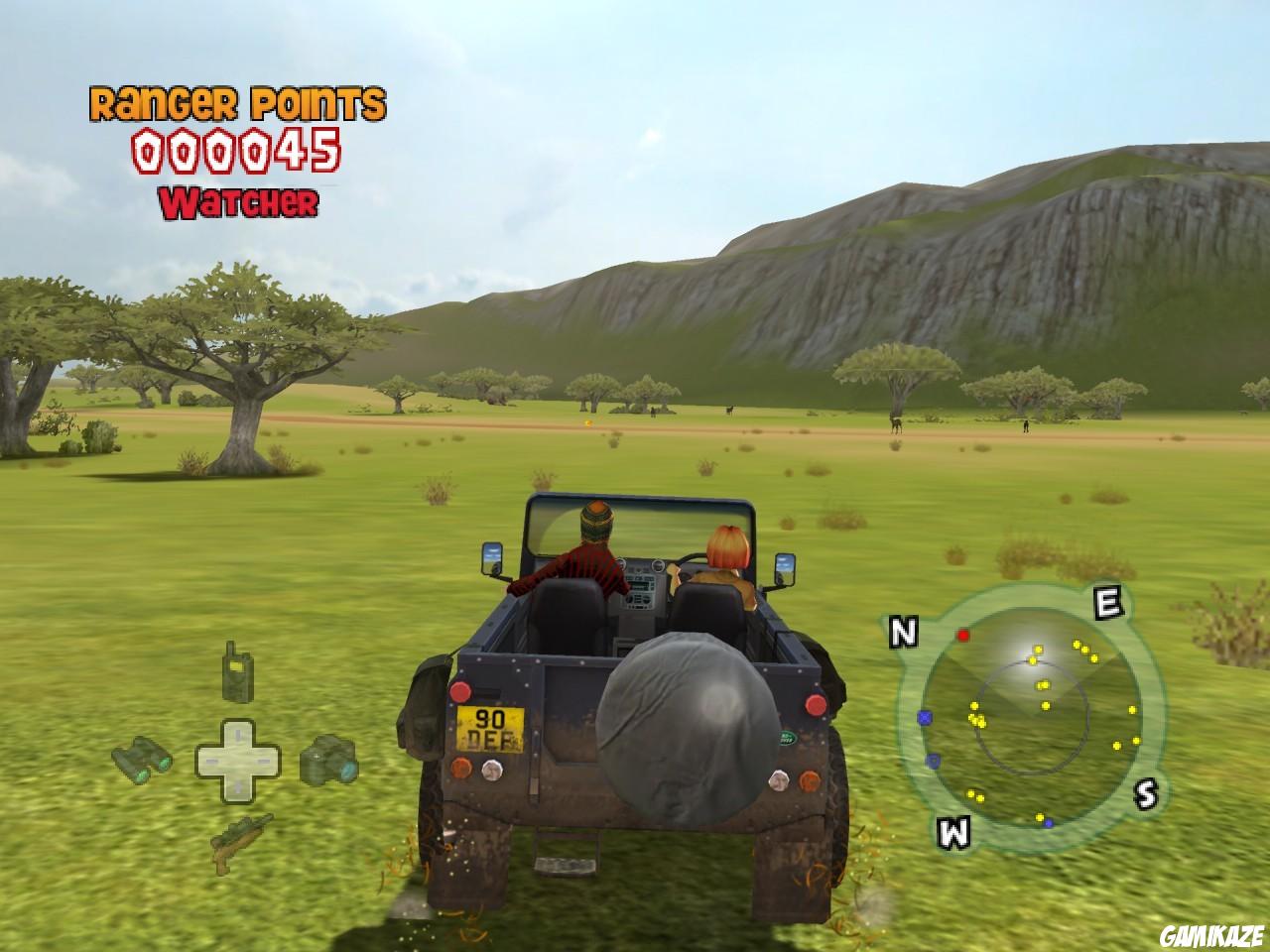Toggle the blue marker near the minimap's bottom
The width and height of the screenshot is (1270, 952).
[1048, 821]
